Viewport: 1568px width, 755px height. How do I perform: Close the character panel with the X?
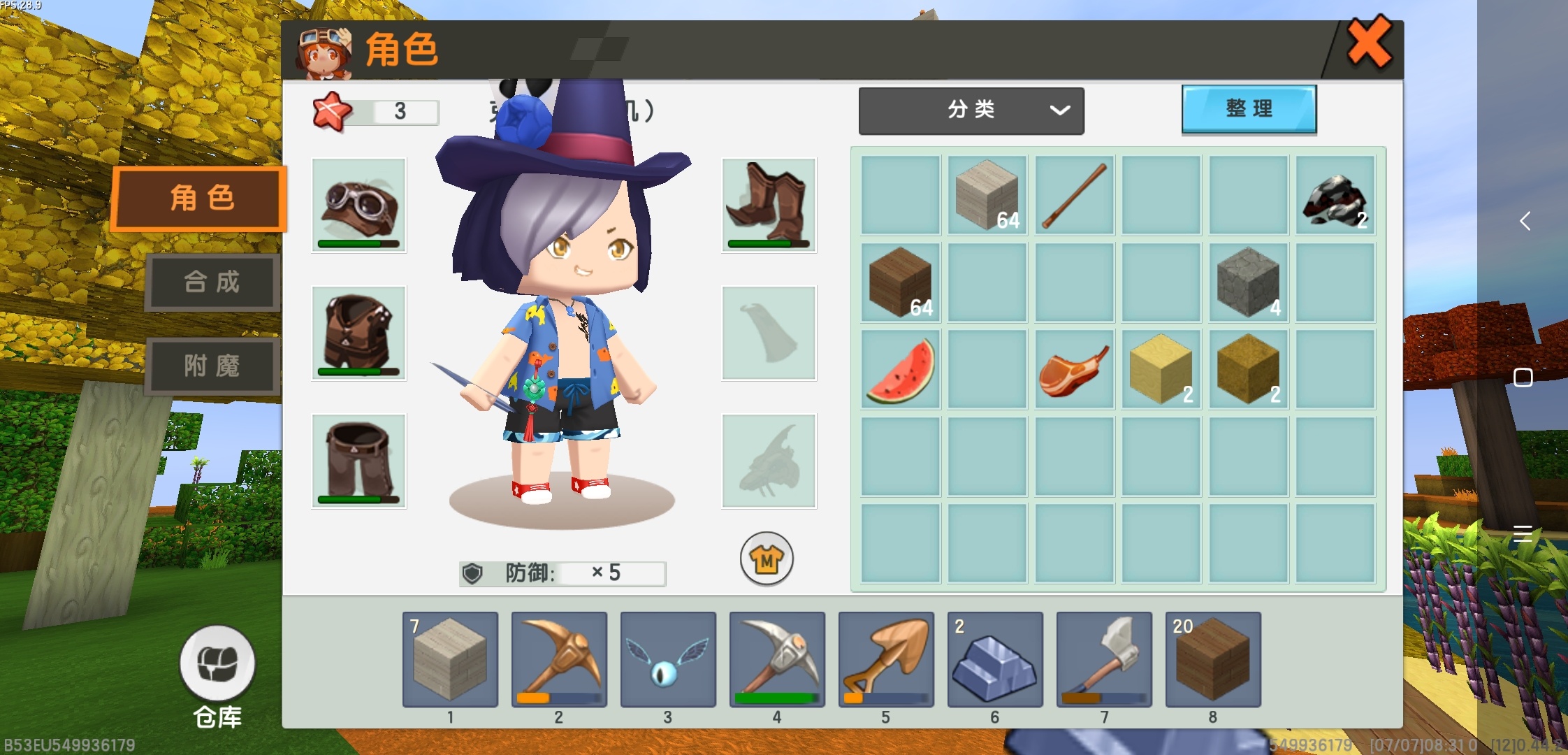click(1368, 43)
